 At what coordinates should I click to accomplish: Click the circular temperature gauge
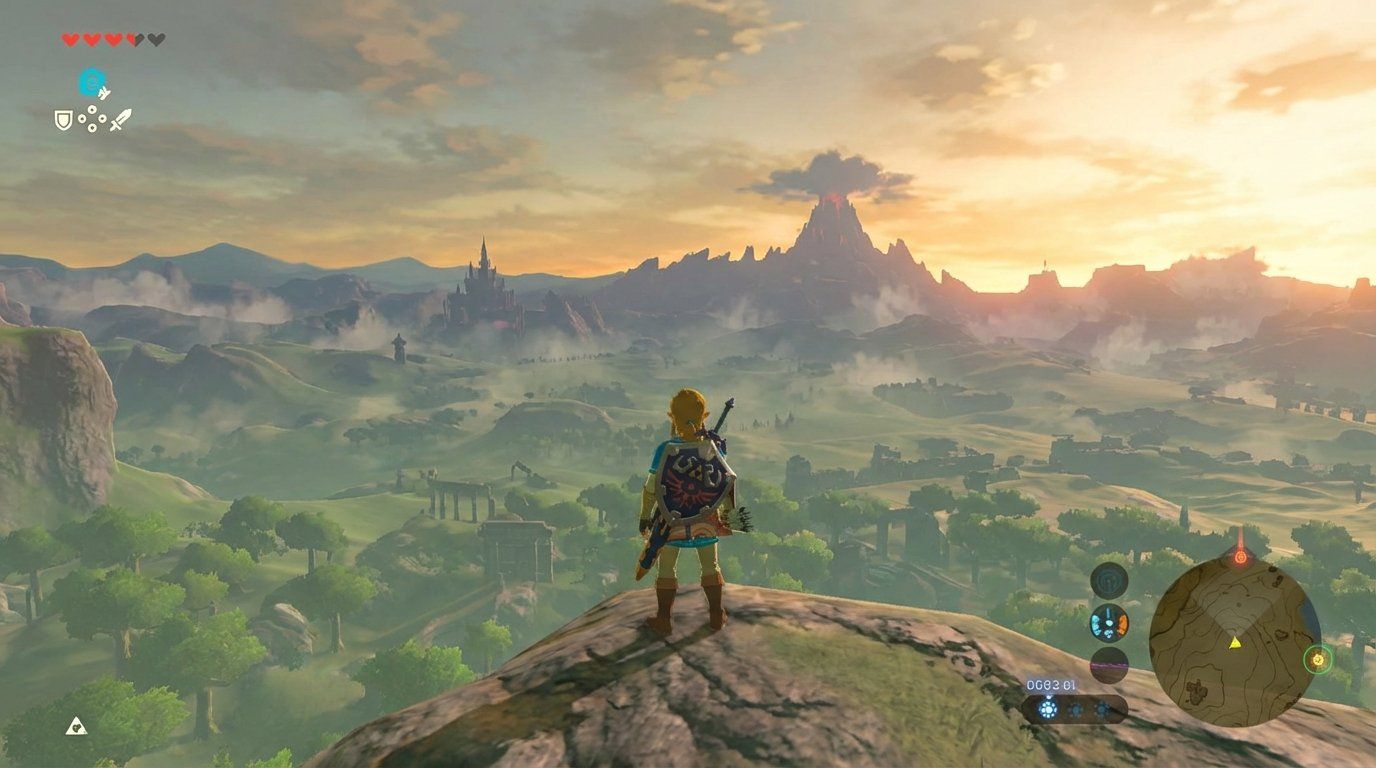point(1108,621)
